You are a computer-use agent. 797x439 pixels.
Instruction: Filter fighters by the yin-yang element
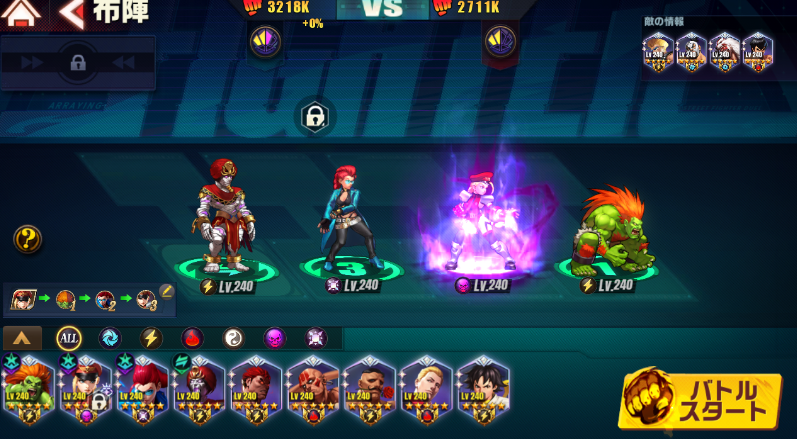pyautogui.click(x=233, y=338)
